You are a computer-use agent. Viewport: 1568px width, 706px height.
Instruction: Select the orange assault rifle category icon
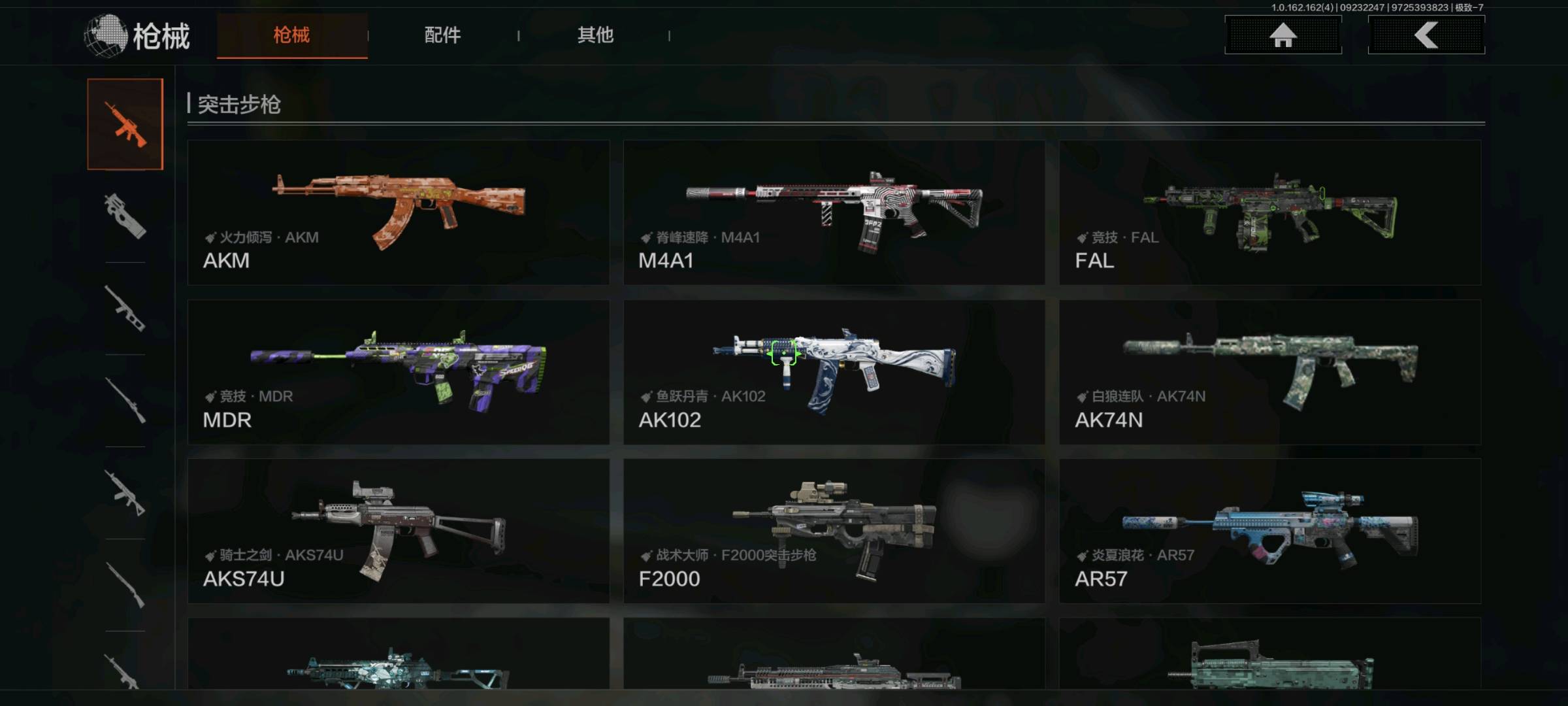tap(125, 124)
